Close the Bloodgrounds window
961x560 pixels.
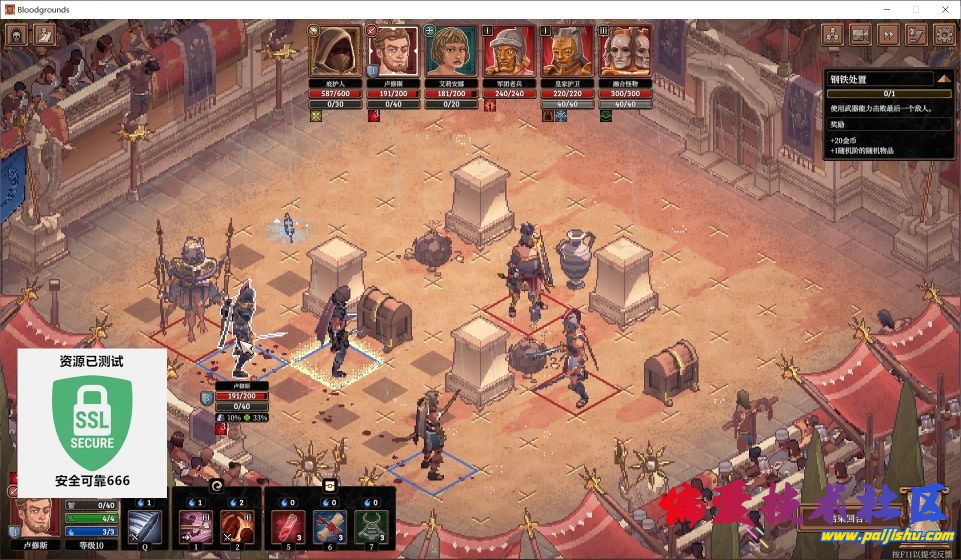click(x=943, y=8)
